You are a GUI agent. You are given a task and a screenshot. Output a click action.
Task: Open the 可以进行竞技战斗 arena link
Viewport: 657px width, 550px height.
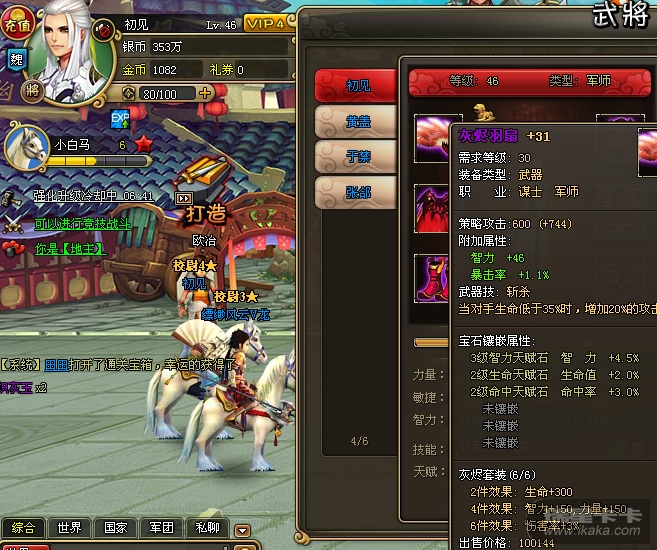click(83, 223)
